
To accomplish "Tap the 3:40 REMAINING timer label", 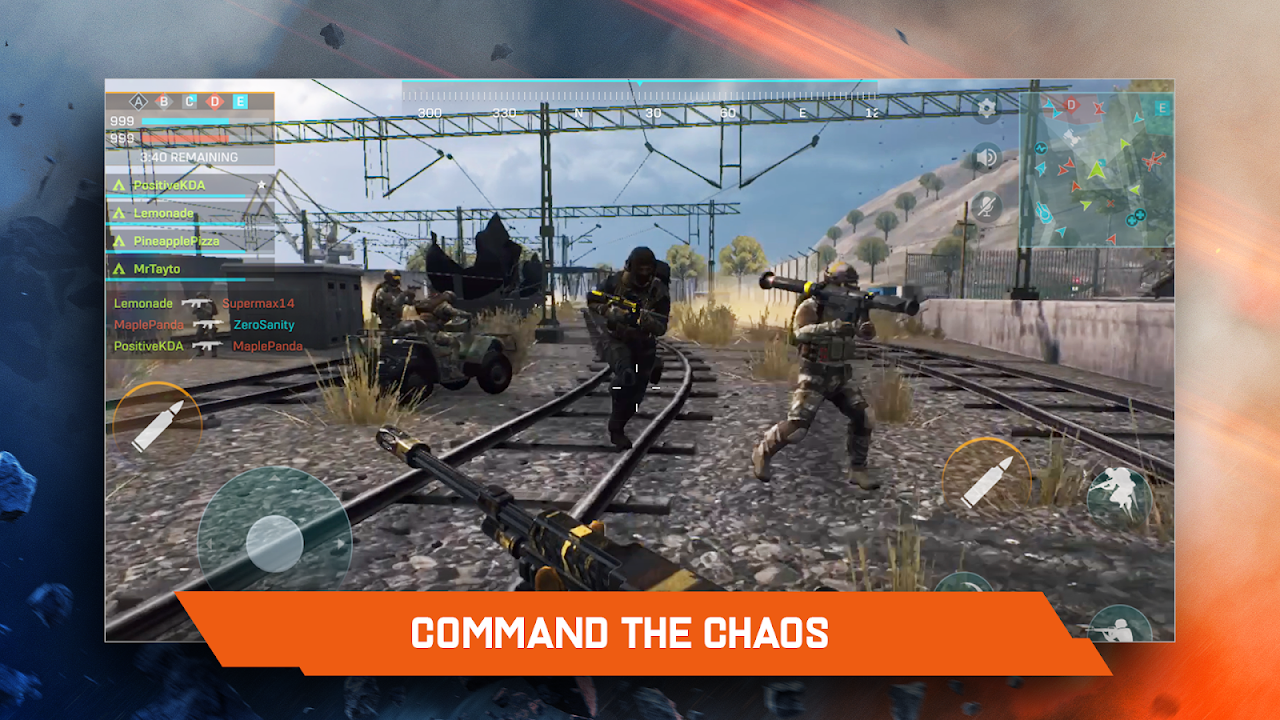I will (x=189, y=157).
